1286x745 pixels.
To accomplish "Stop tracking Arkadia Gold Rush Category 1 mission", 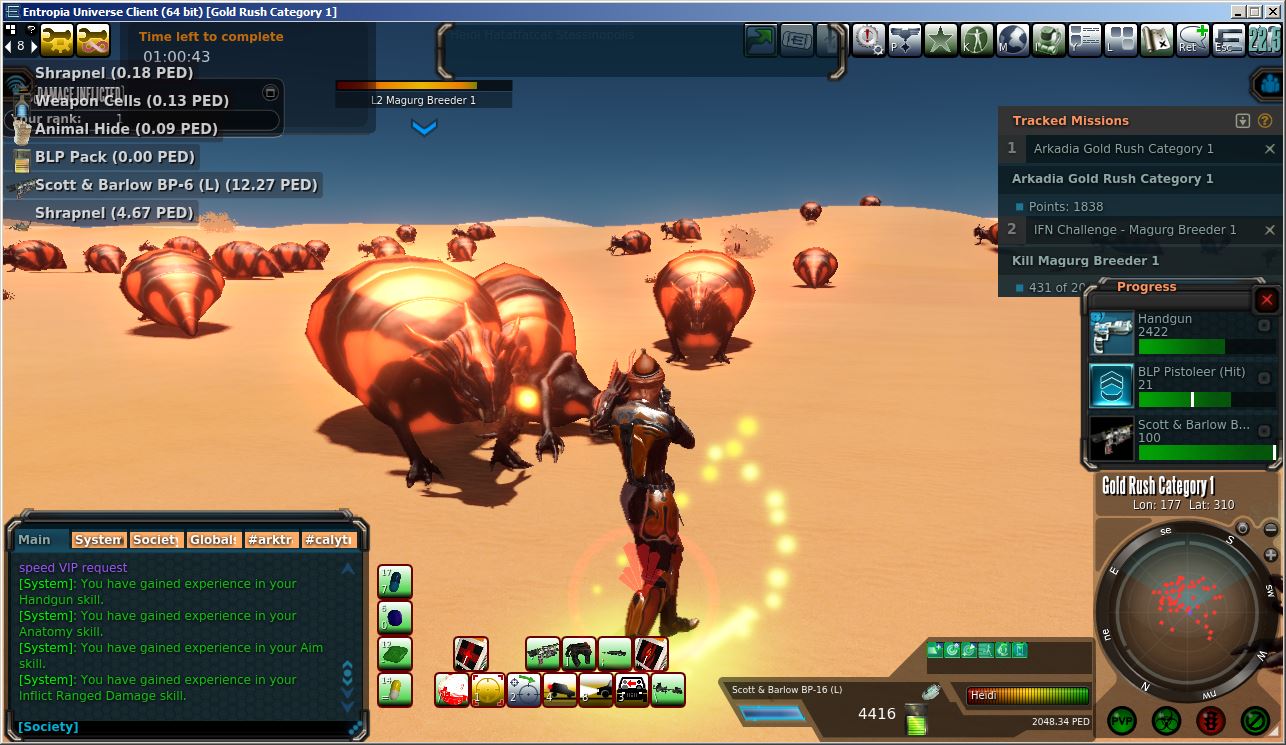I will [1270, 149].
